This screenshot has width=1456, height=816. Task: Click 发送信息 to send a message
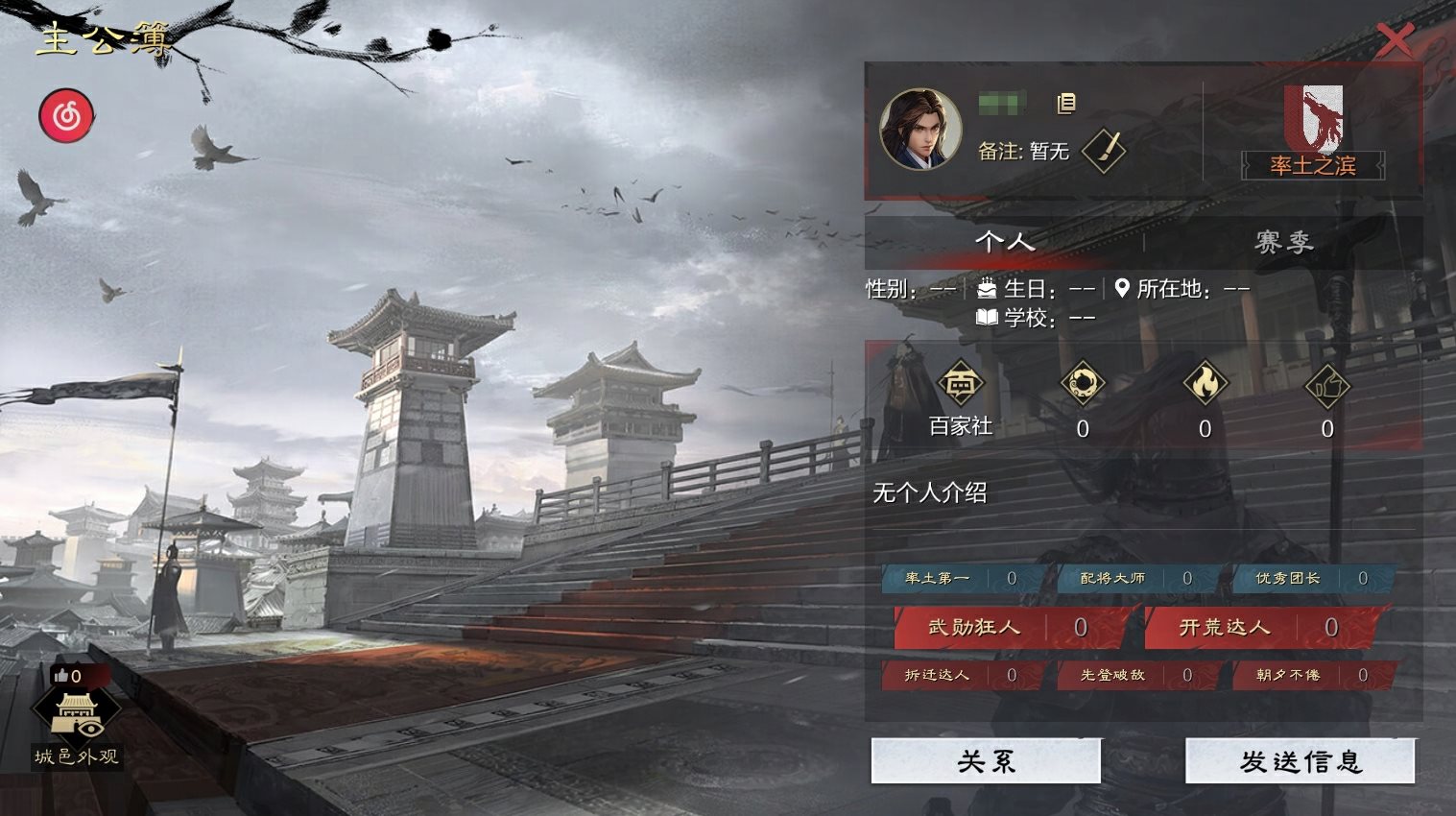tap(1300, 761)
